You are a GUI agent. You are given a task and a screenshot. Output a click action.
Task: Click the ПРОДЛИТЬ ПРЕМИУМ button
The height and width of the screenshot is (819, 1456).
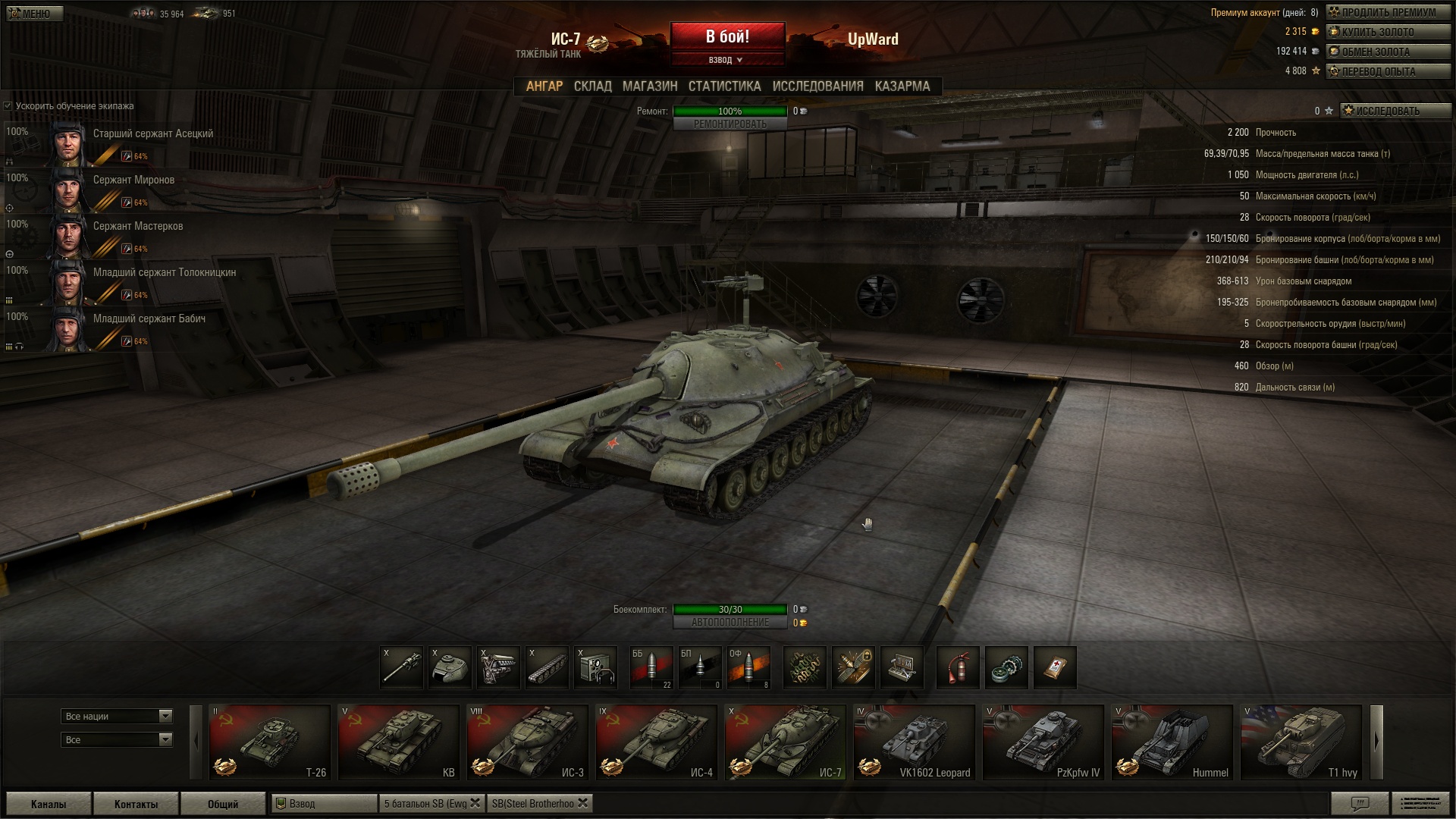click(x=1388, y=12)
